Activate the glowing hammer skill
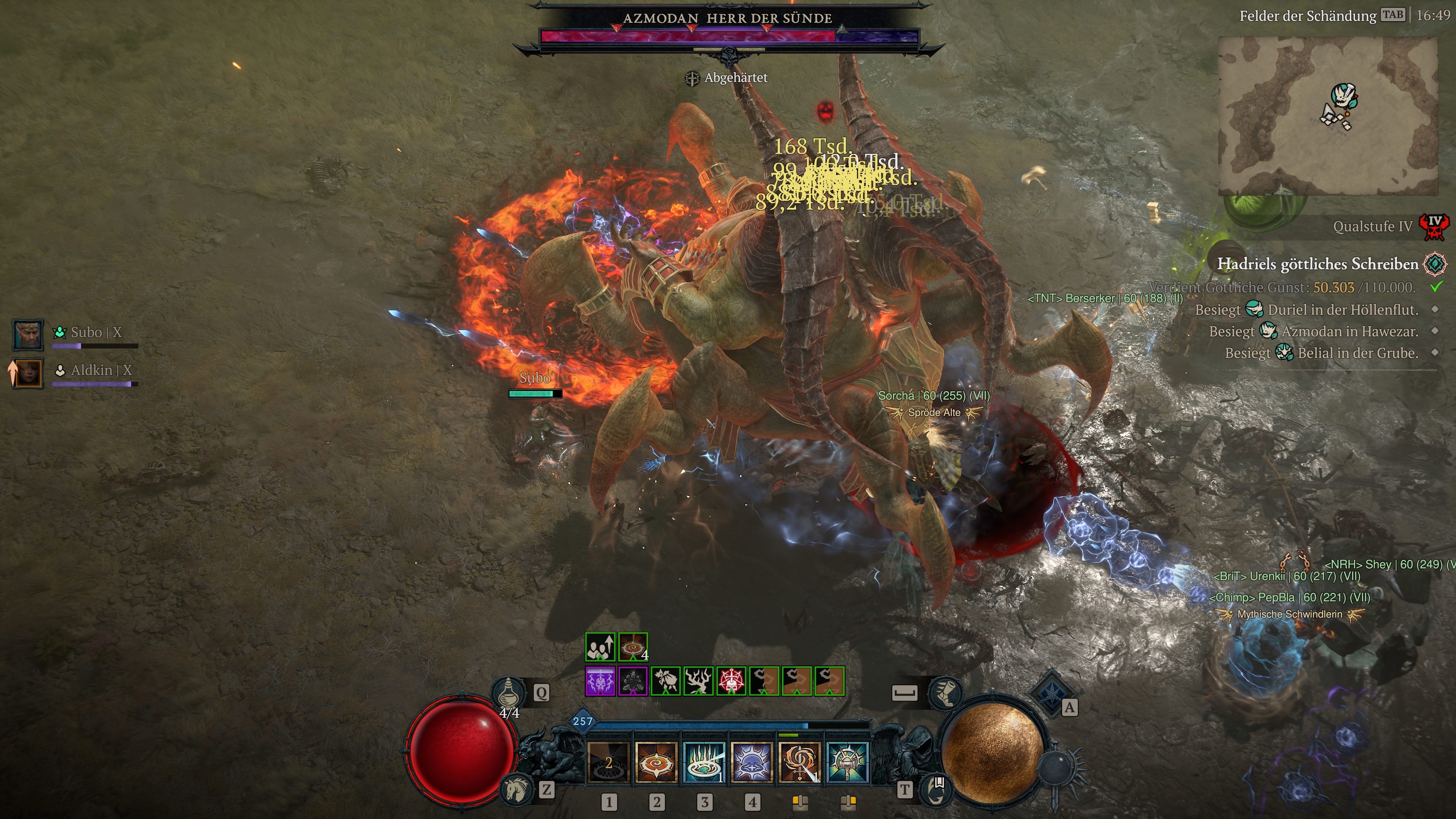The width and height of the screenshot is (1456, 819). [x=847, y=763]
